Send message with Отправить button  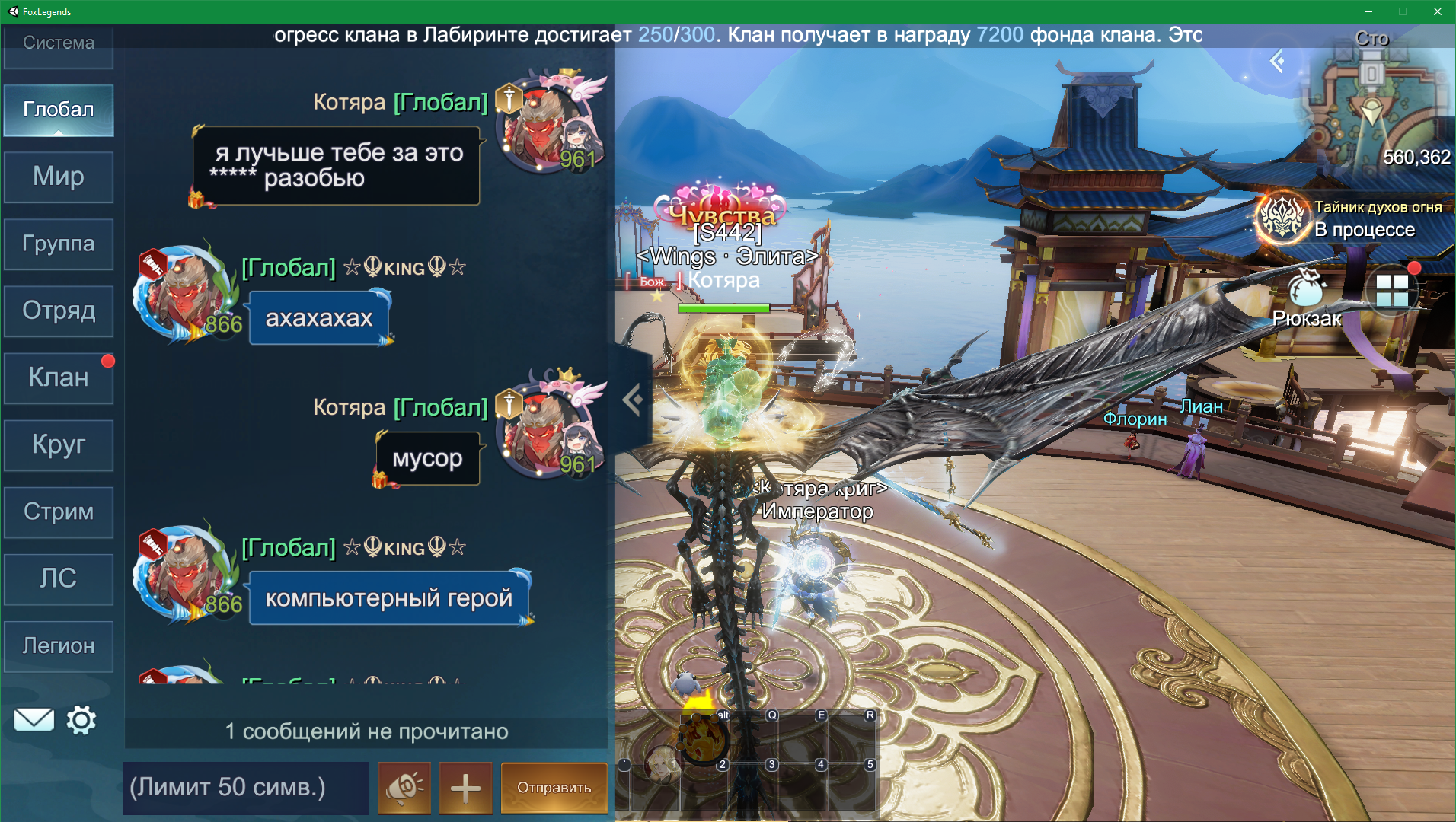(554, 788)
